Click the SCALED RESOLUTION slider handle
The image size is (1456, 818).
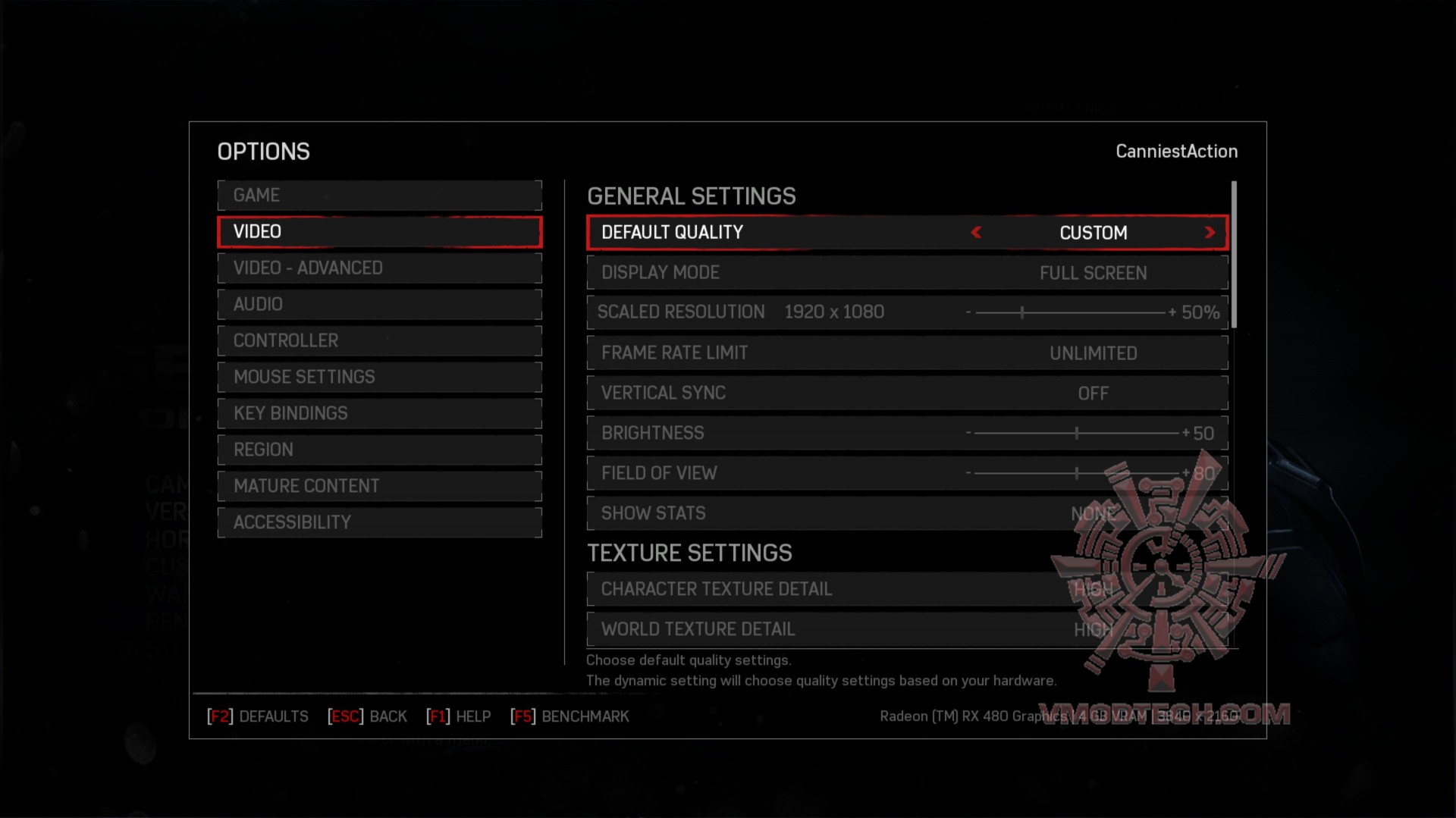[x=1023, y=312]
